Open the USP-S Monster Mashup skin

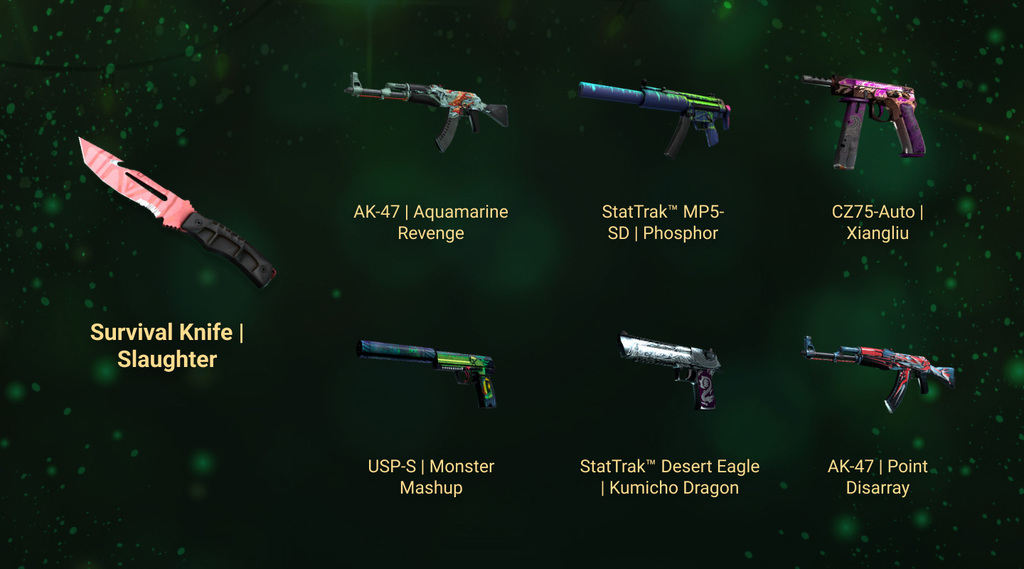click(430, 368)
